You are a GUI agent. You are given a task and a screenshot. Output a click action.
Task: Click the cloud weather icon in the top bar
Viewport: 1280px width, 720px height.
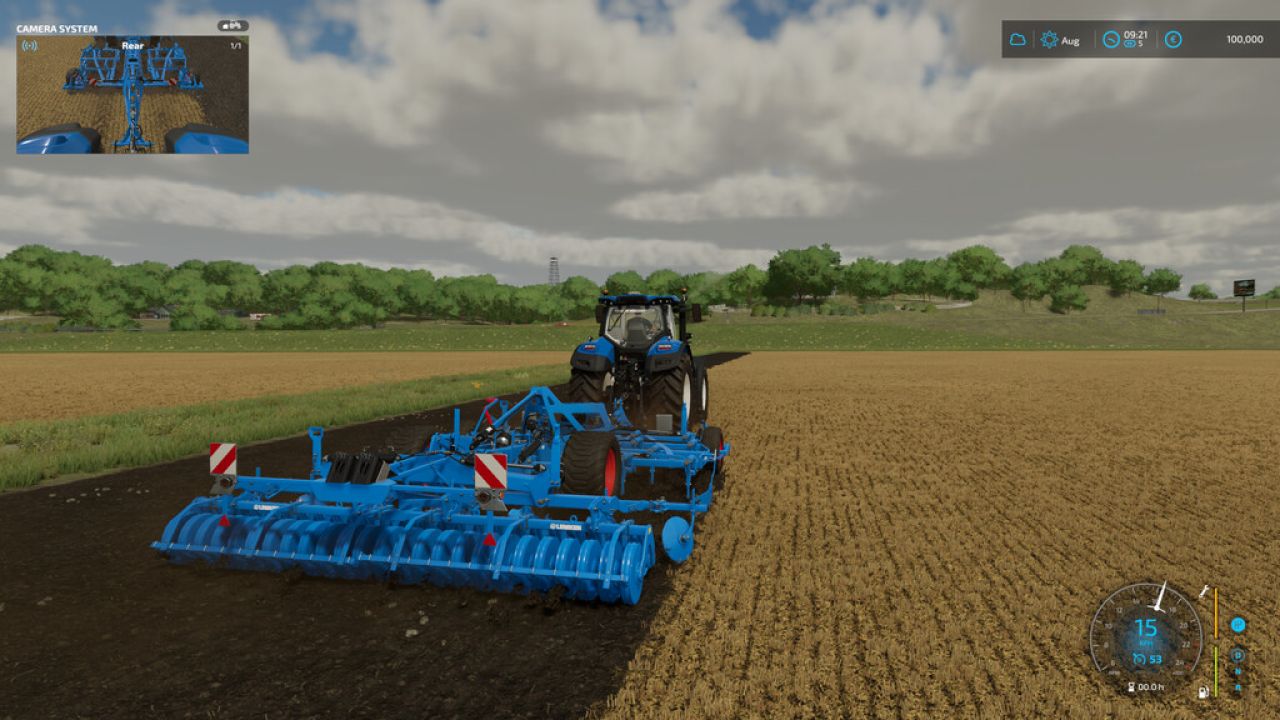[1017, 38]
